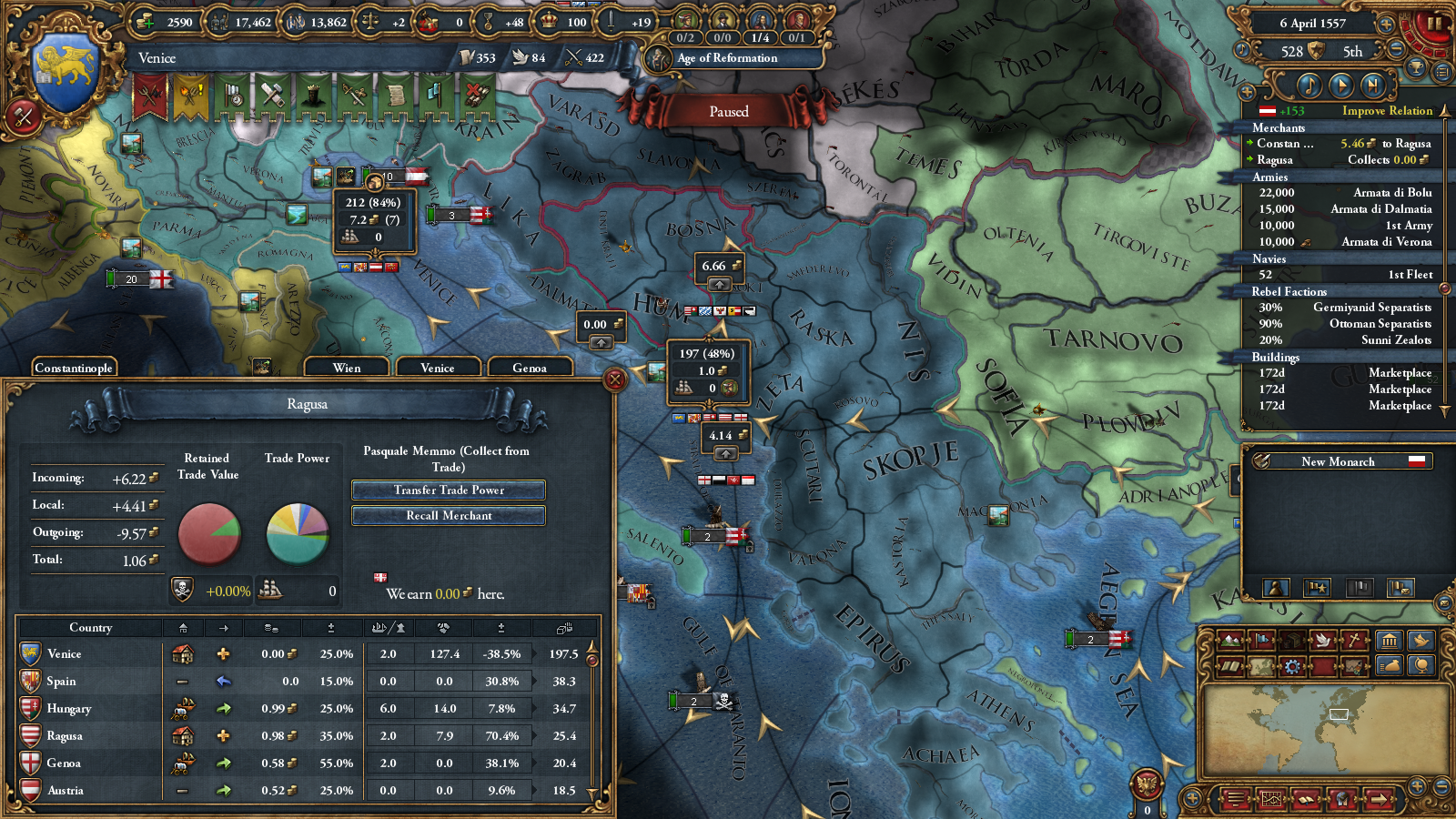Open the New Monarch event notification
The image size is (1456, 819).
click(x=1339, y=461)
